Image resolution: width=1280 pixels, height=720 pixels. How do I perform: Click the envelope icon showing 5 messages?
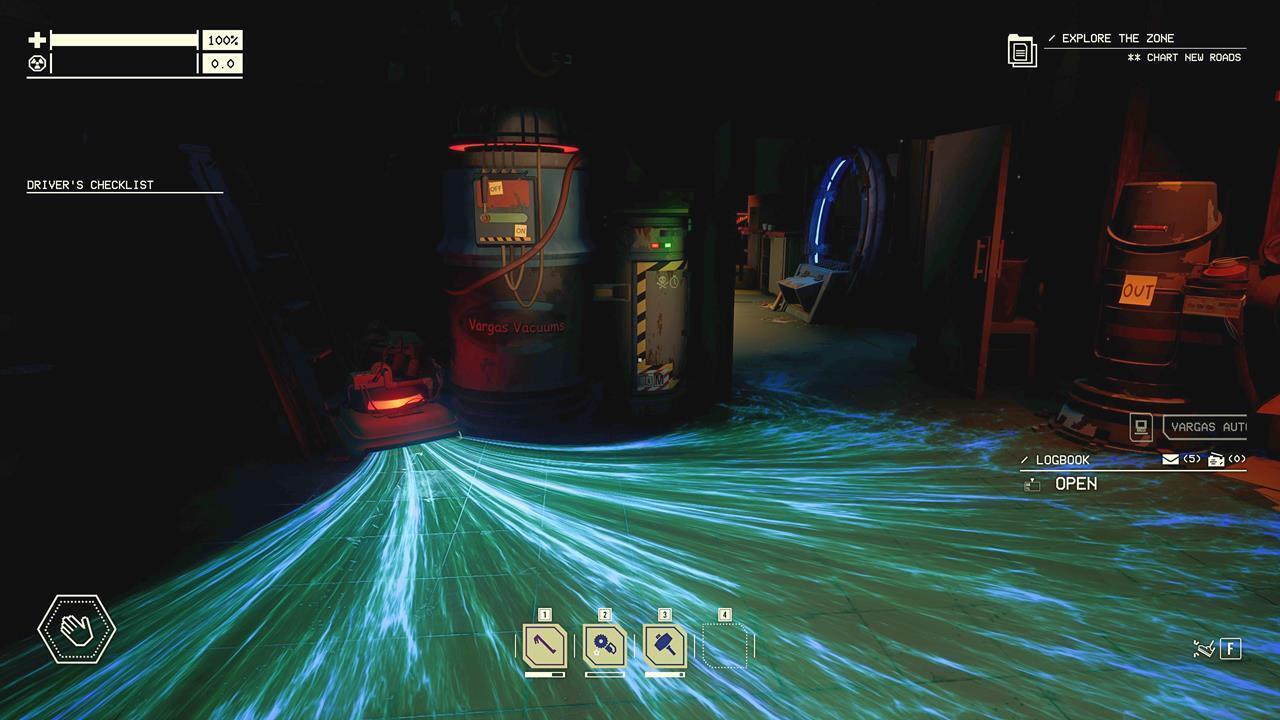(1168, 459)
